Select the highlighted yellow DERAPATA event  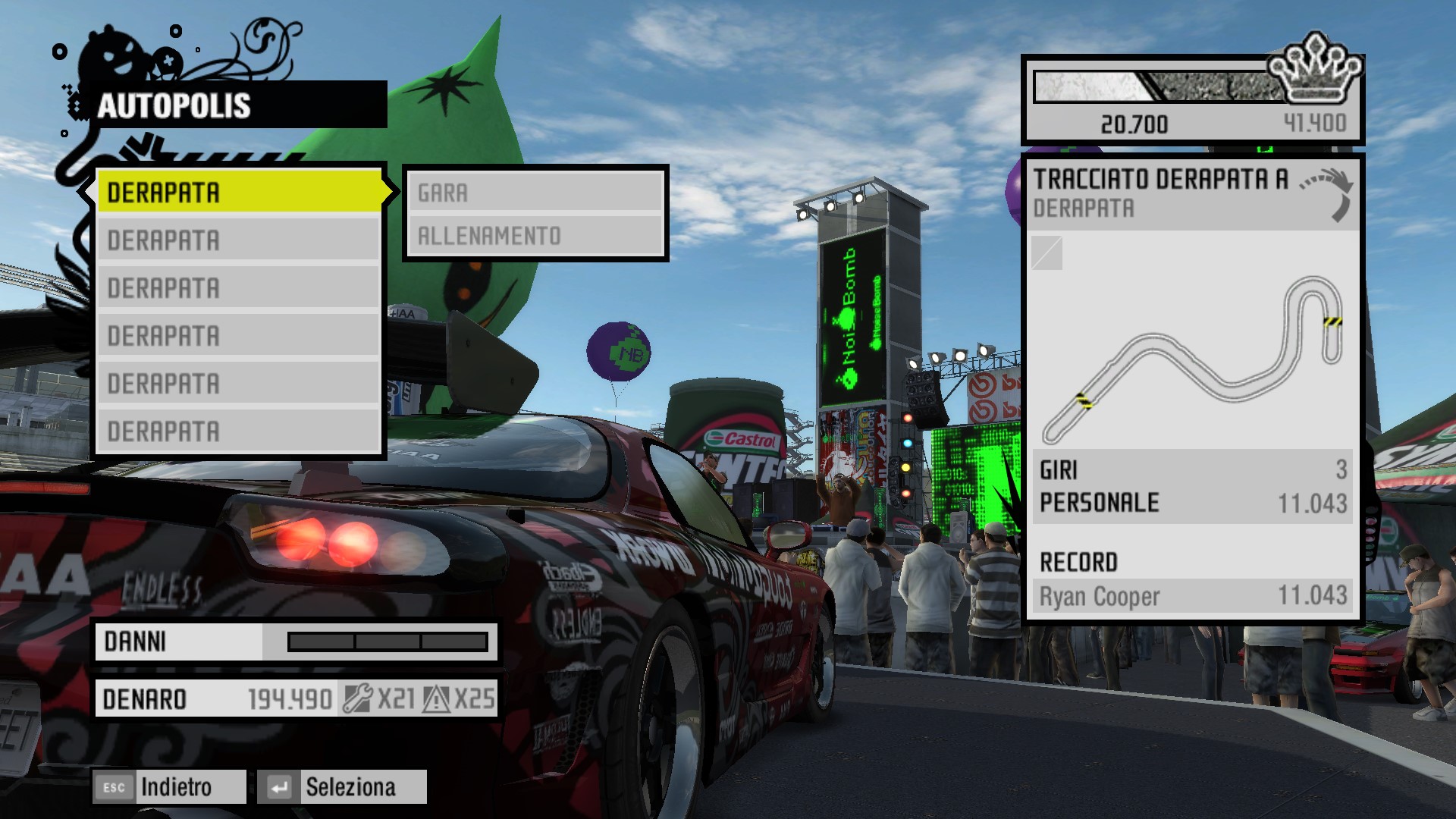click(240, 192)
